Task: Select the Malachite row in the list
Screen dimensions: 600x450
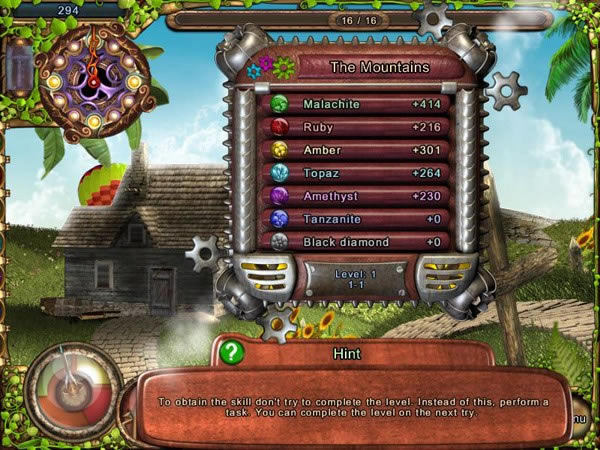Action: click(x=355, y=104)
